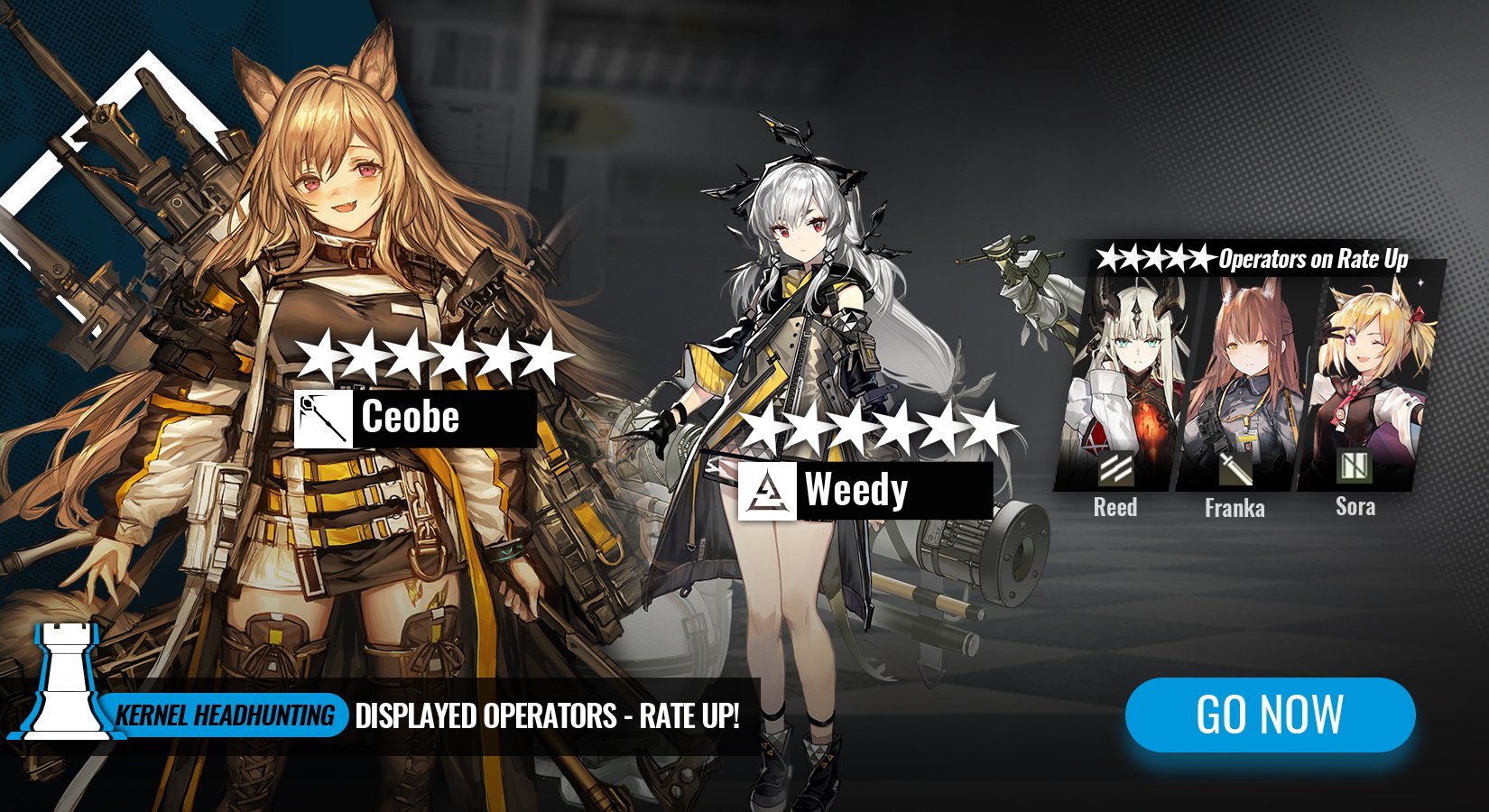
Task: Open the Kernel Headhunting banner label
Action: (x=226, y=715)
